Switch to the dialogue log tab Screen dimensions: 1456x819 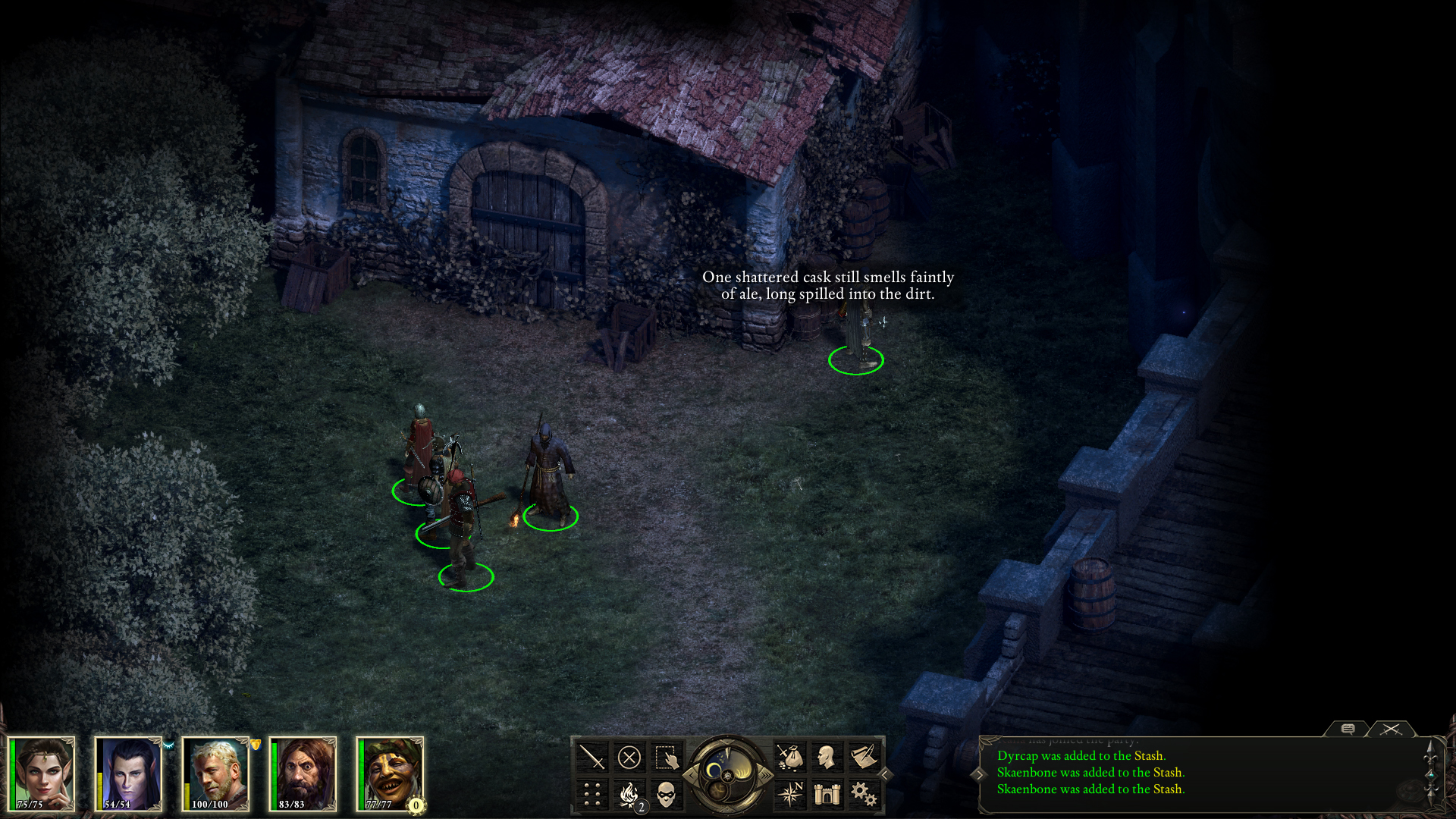[1348, 729]
